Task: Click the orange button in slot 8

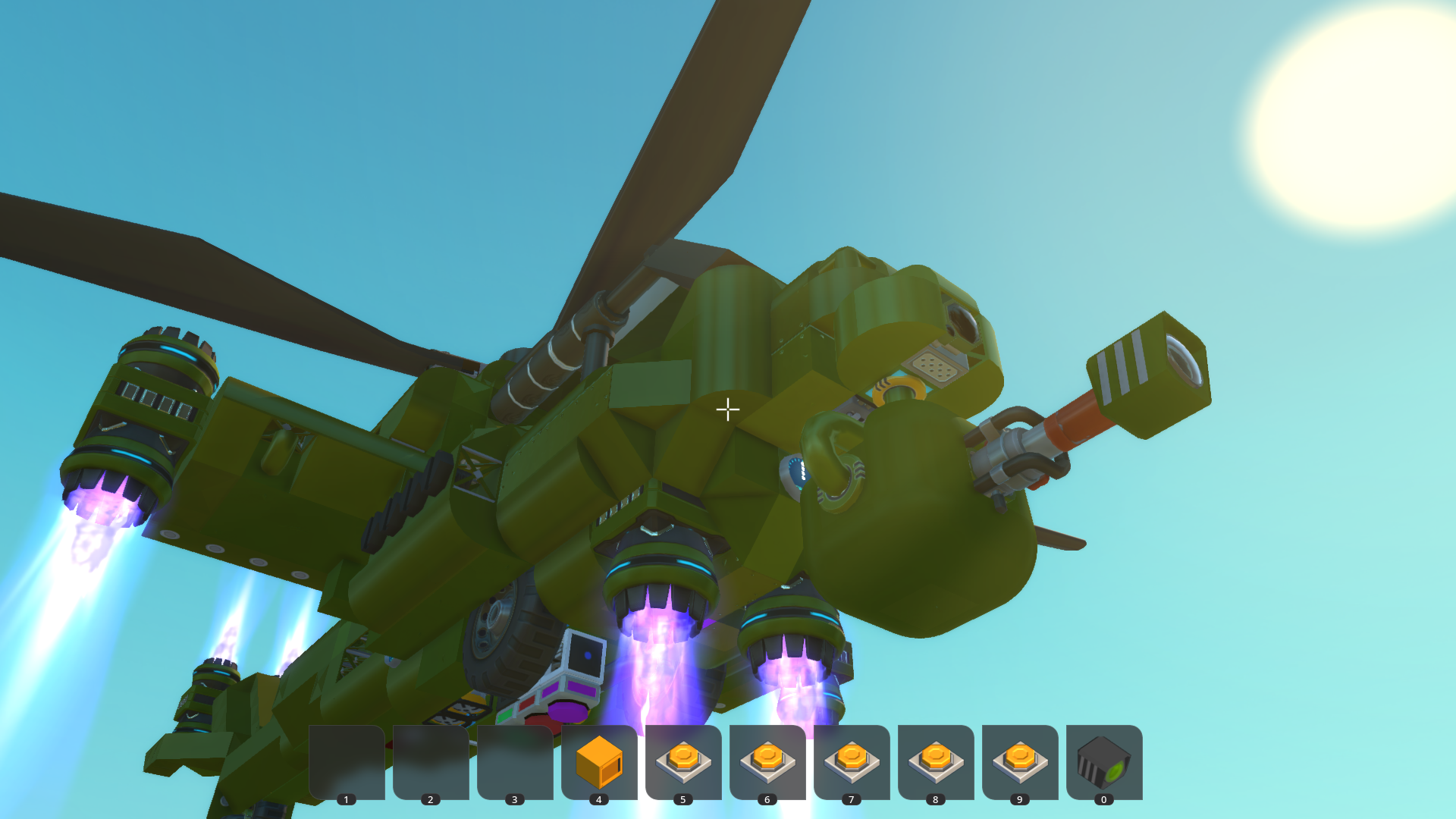Action: coord(936,761)
